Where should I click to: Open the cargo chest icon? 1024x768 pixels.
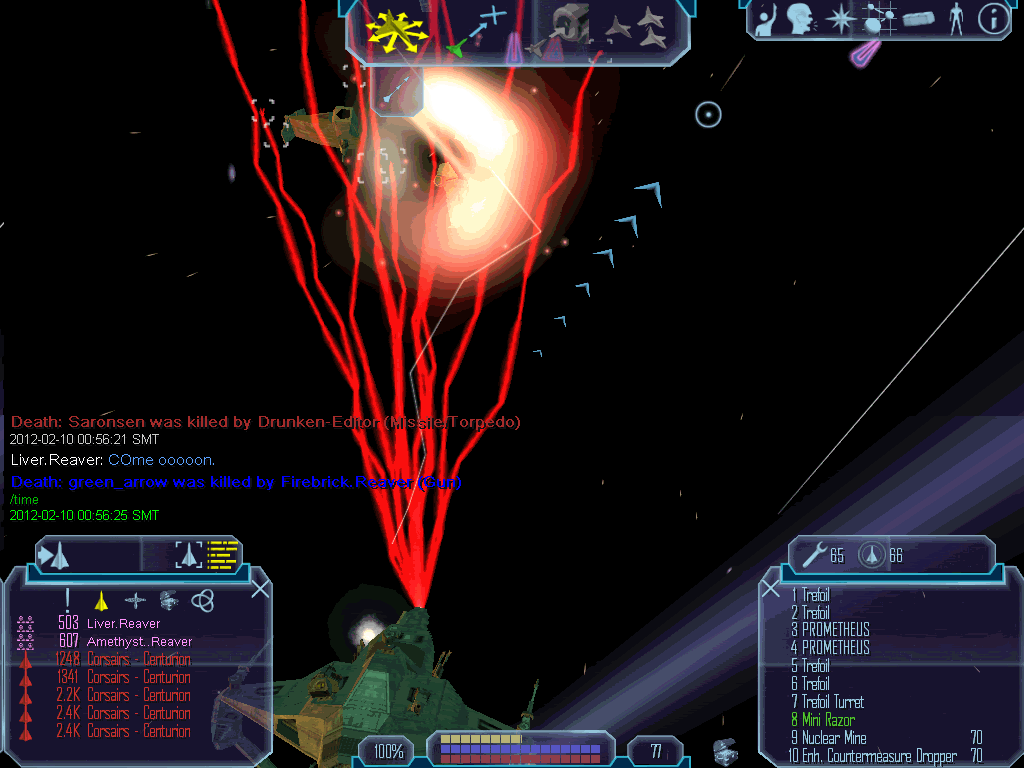pyautogui.click(x=727, y=752)
